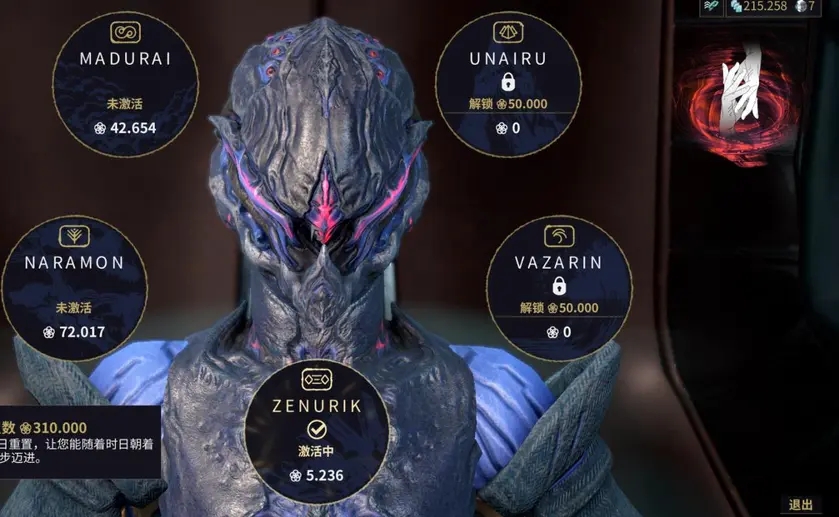839x517 pixels.
Task: Open the active Zenurik focus school
Action: (316, 432)
